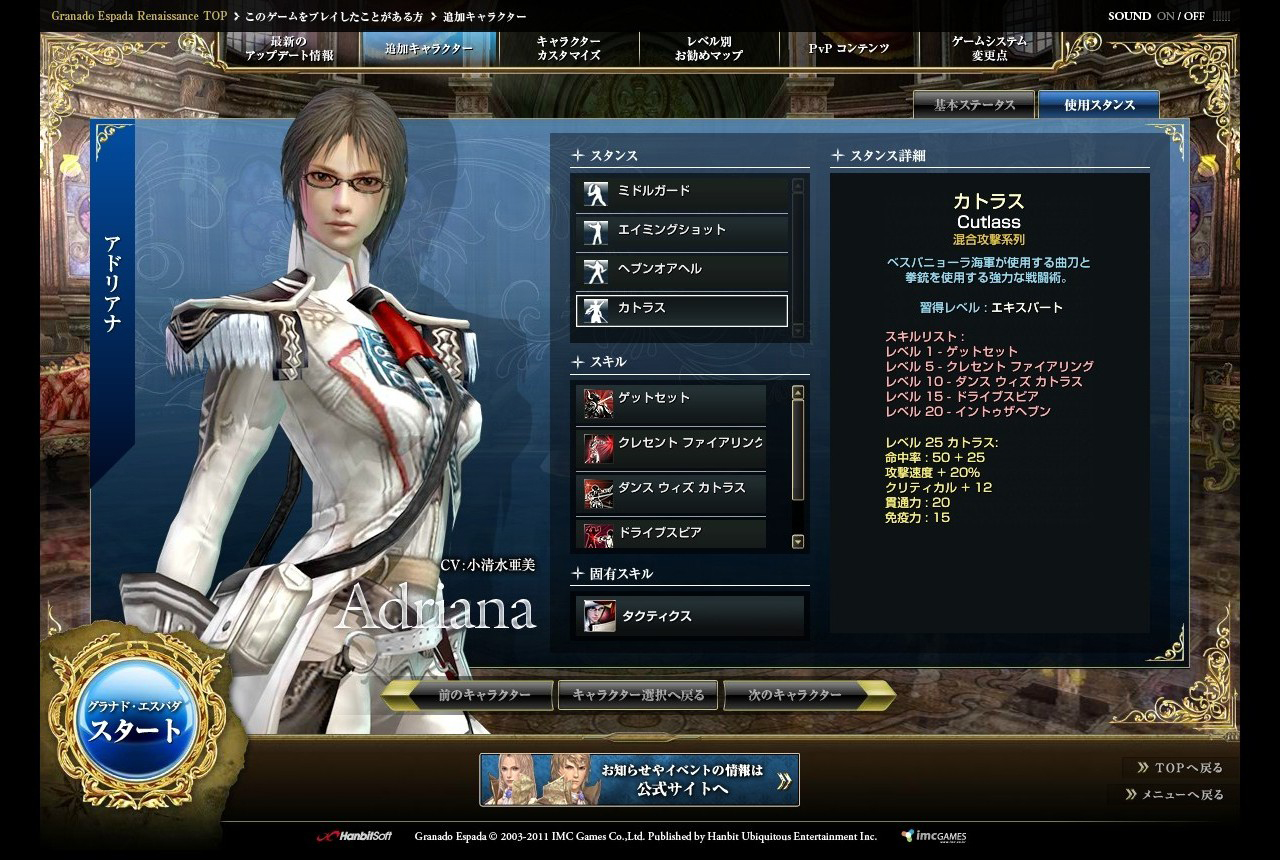1280x860 pixels.
Task: Select the ミドルガード stance
Action: click(682, 192)
